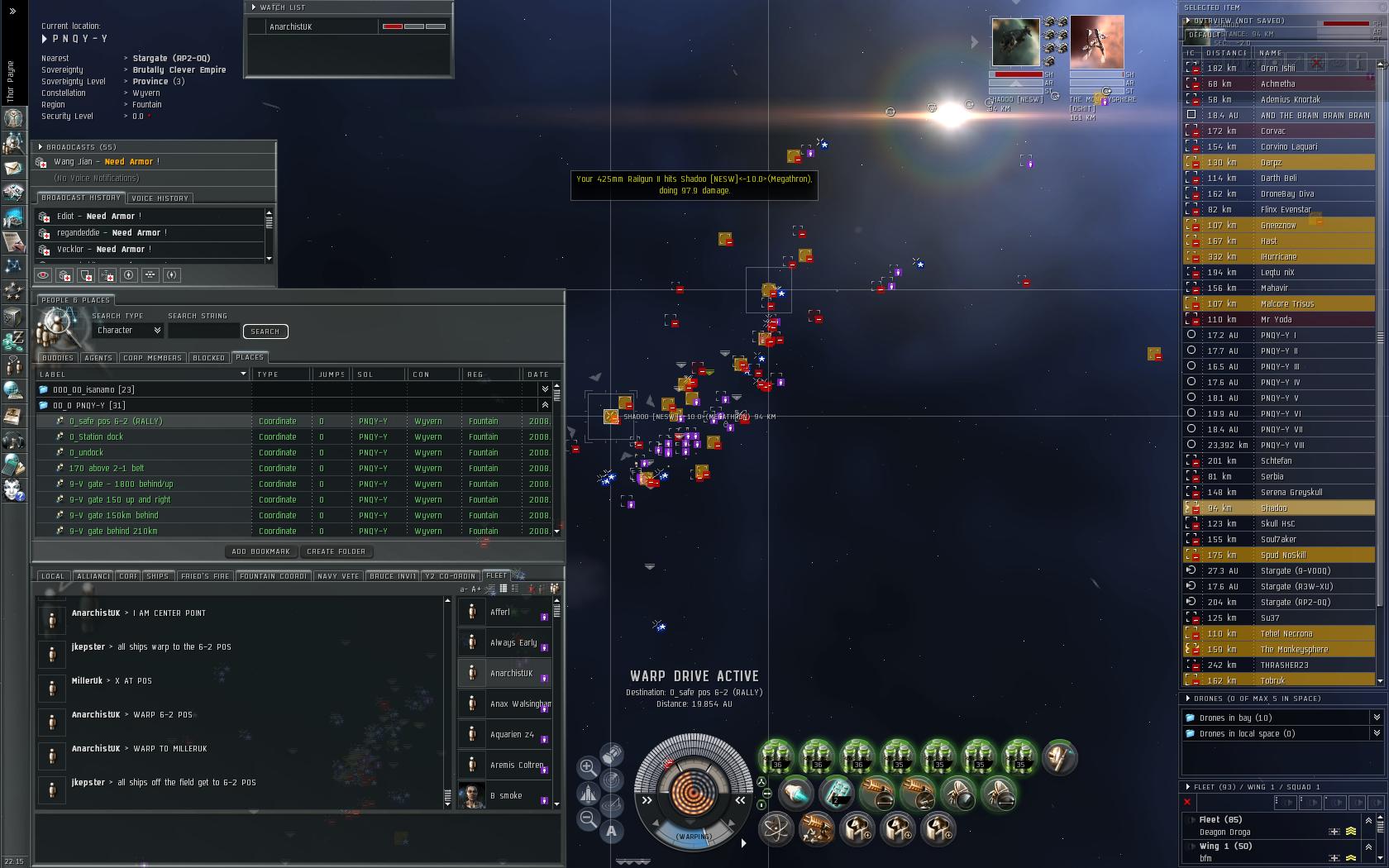Viewport: 1389px width, 868px height.
Task: Select the Corp Members tab
Action: (152, 358)
